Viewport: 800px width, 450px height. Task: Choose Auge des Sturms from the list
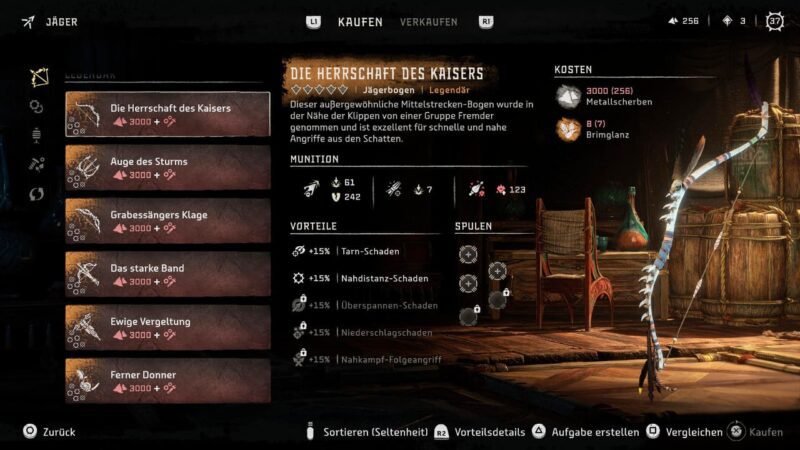point(167,167)
